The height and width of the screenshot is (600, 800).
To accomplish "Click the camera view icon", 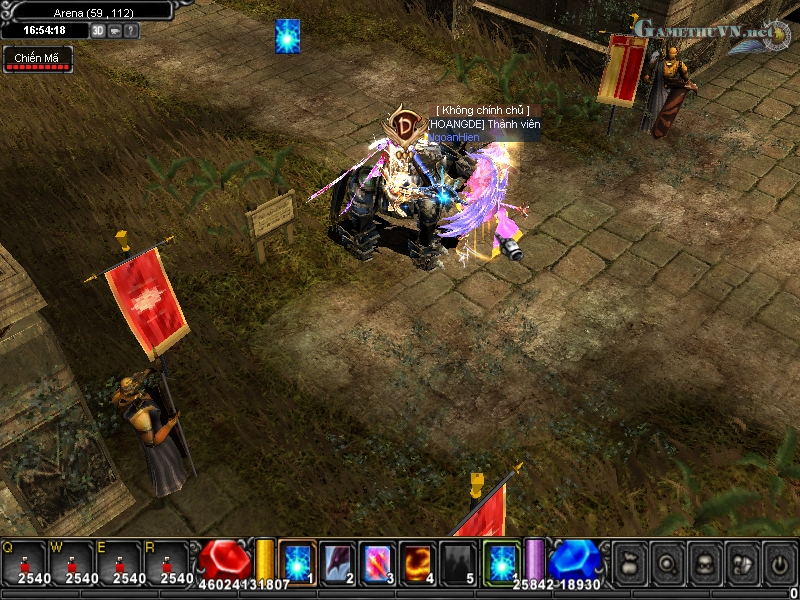I will coord(114,30).
